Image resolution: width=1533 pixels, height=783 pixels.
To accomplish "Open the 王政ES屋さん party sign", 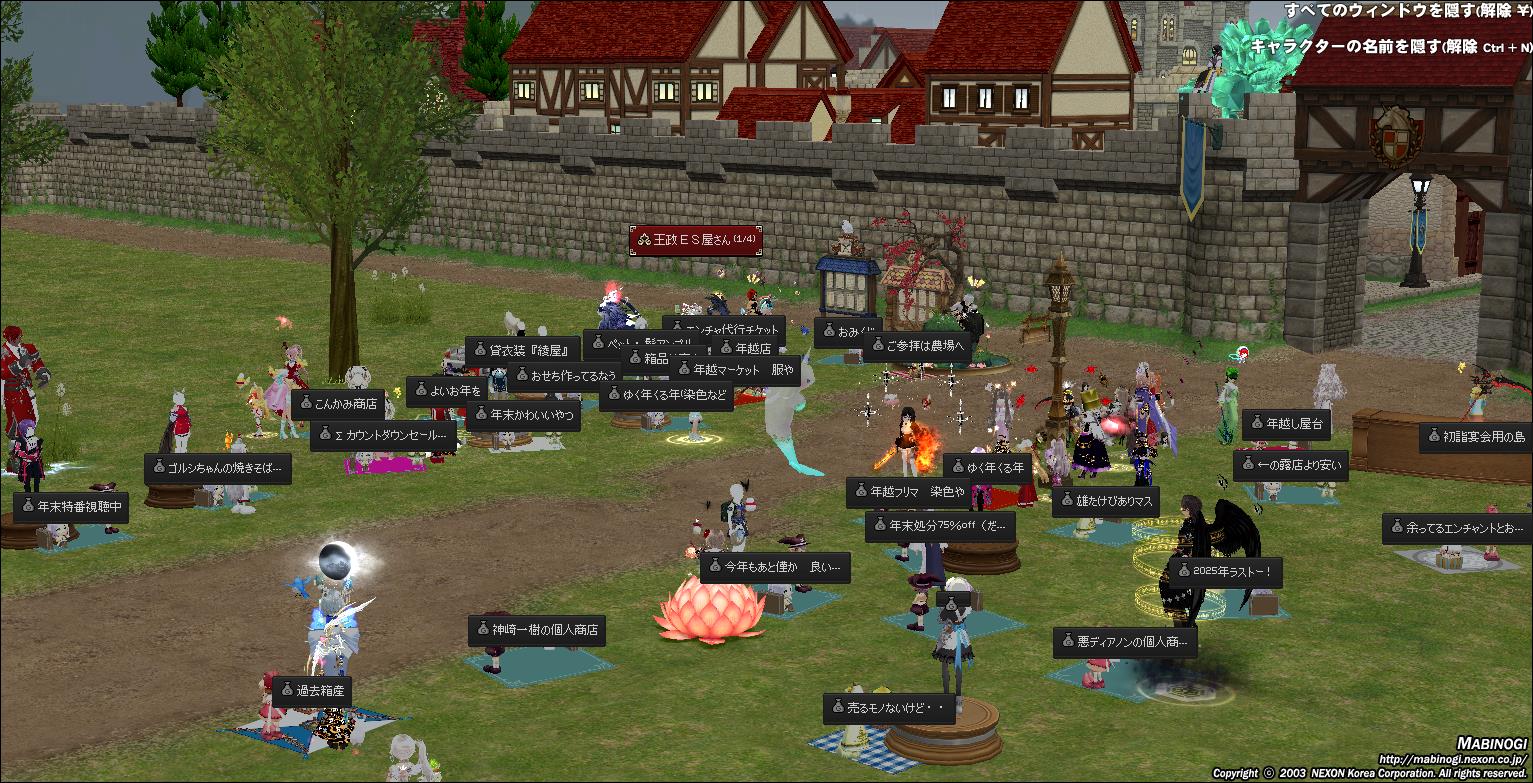I will click(696, 240).
